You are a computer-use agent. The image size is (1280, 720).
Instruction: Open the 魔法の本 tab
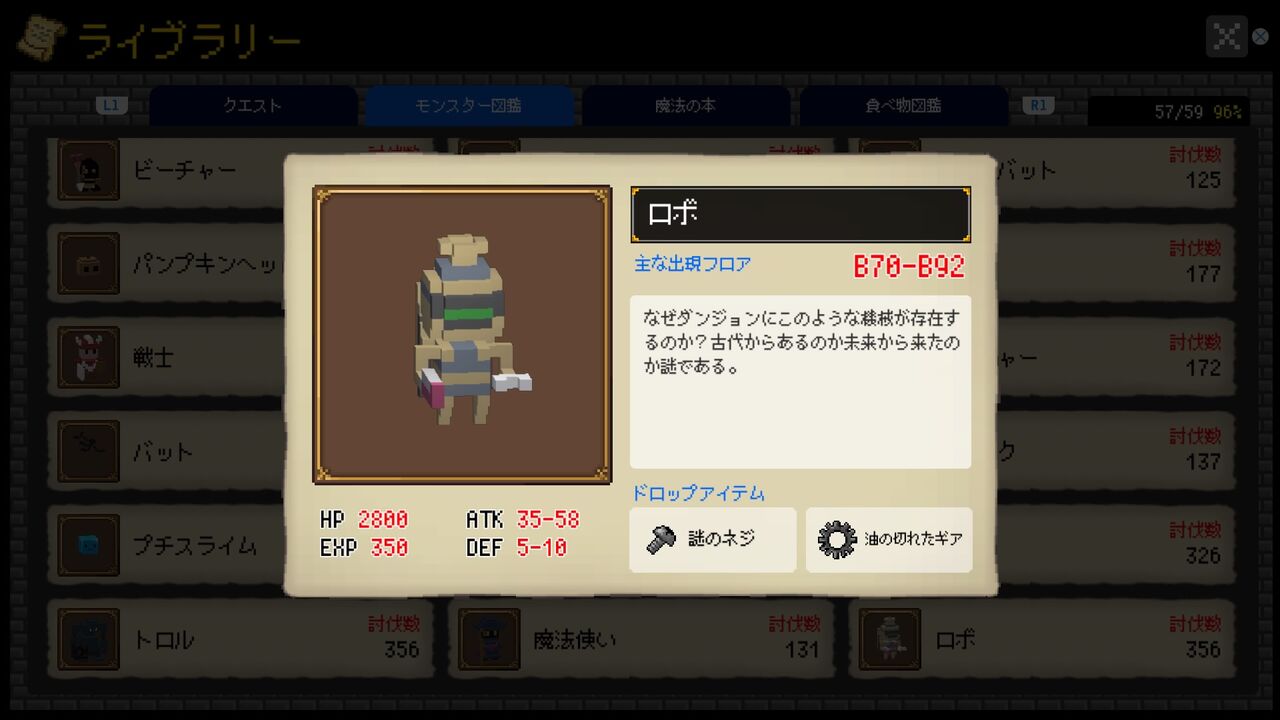(685, 105)
